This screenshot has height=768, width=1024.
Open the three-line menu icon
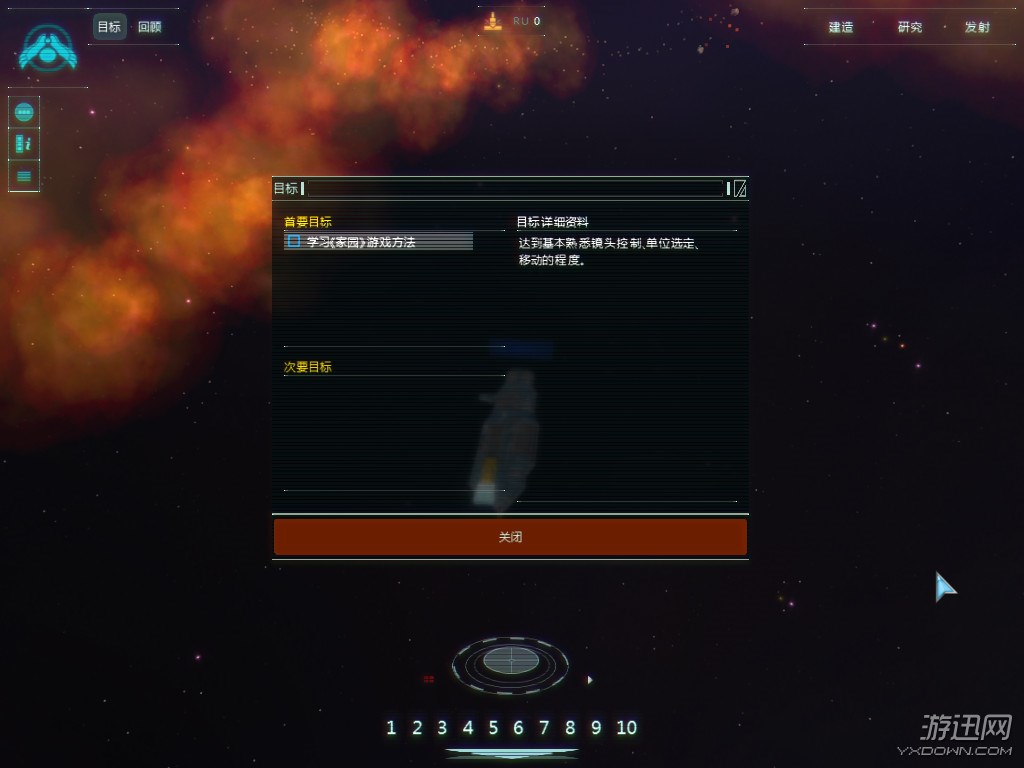[x=25, y=176]
